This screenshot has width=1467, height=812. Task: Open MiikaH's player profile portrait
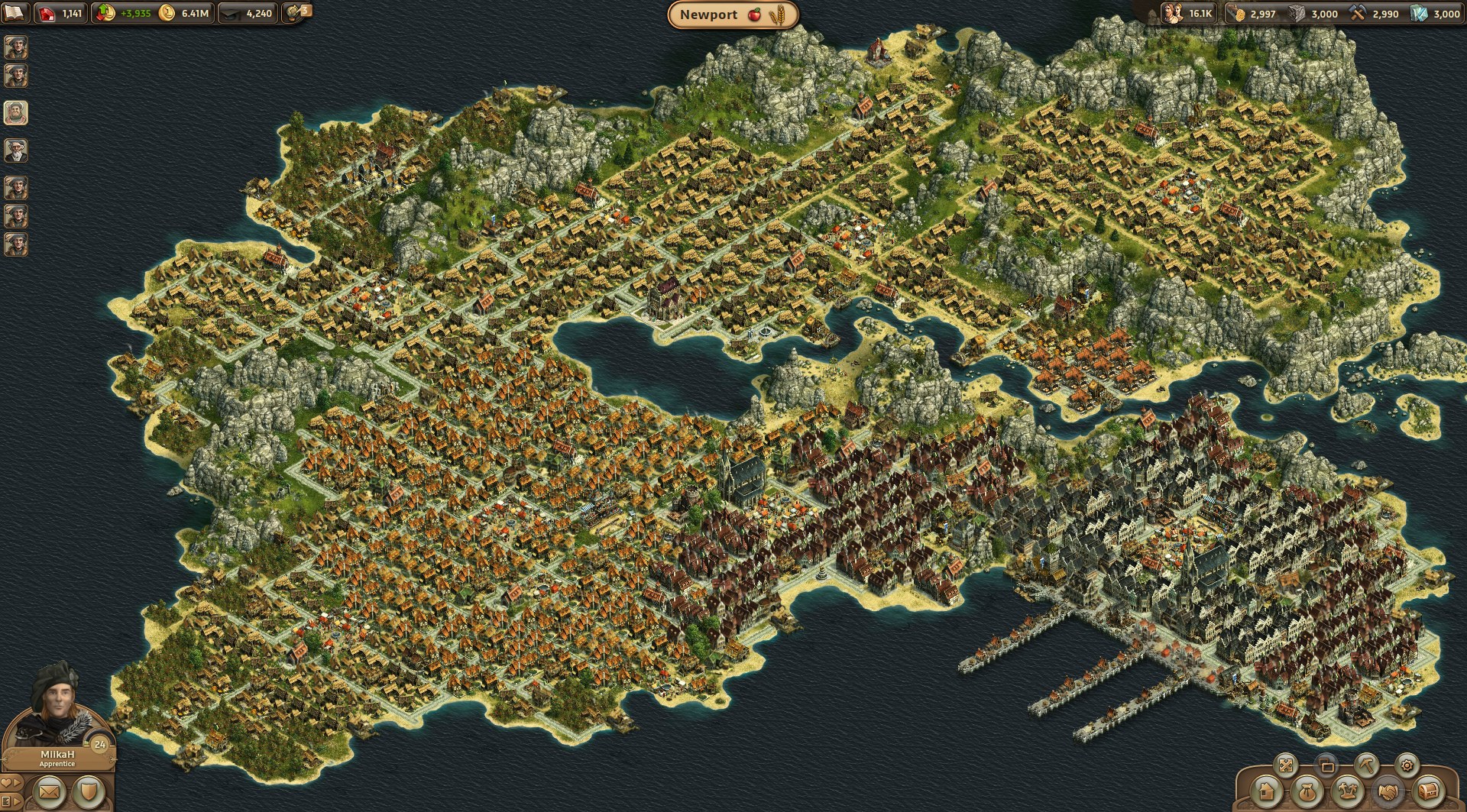[57, 710]
